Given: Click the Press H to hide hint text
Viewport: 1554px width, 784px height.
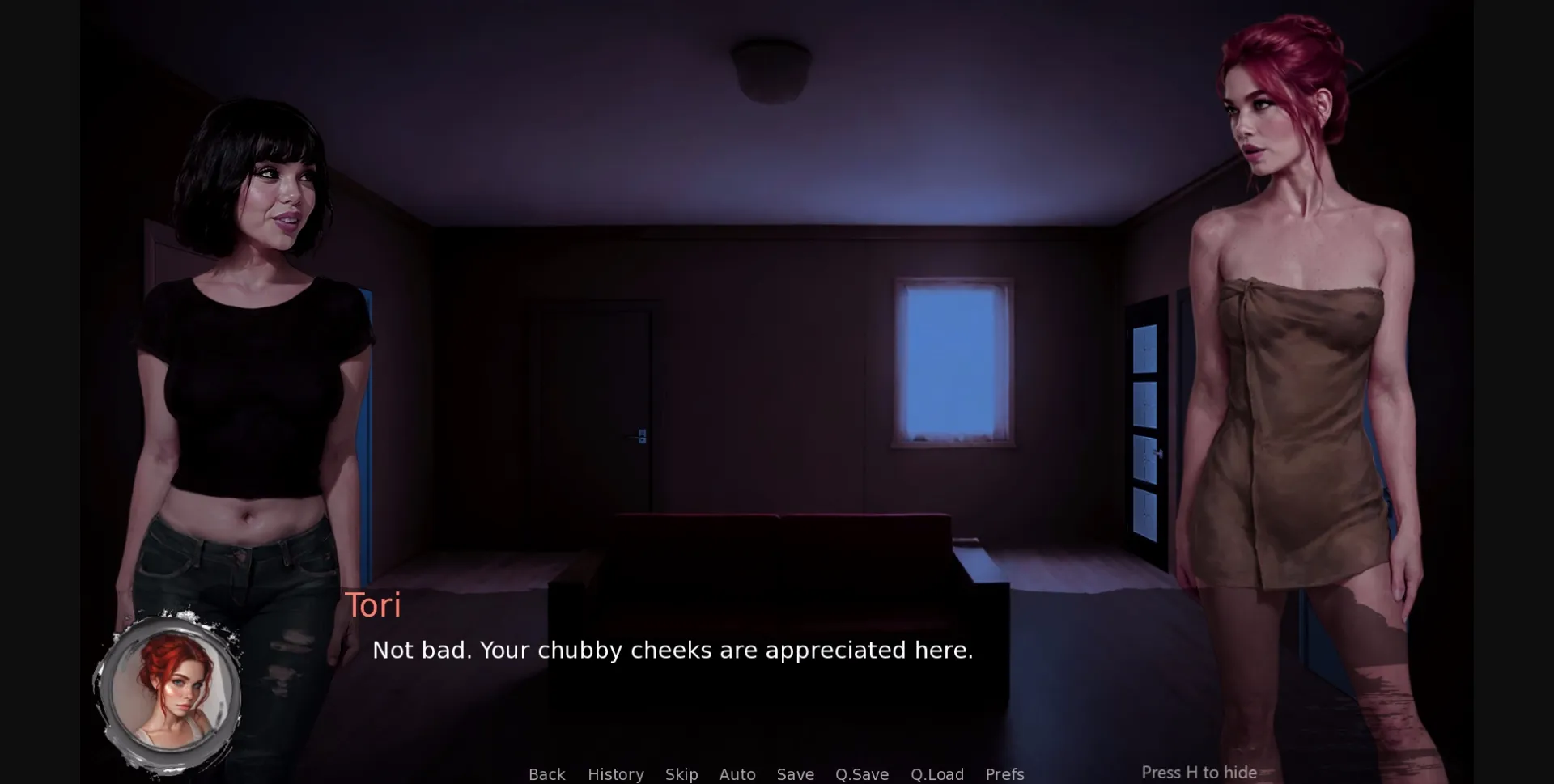Looking at the screenshot, I should 1200,772.
